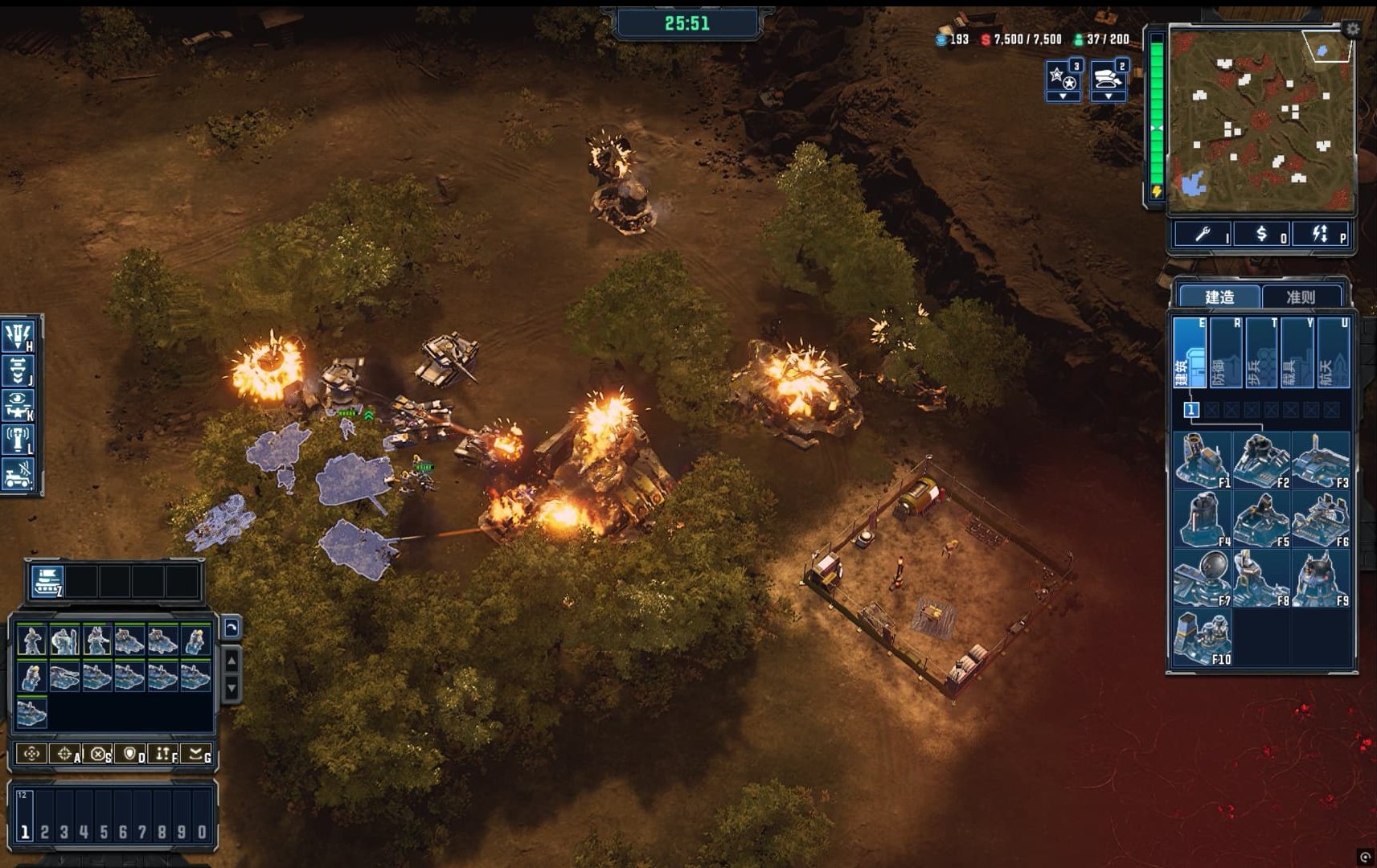
Task: Activate the dollar-sign sell button
Action: tap(1261, 234)
